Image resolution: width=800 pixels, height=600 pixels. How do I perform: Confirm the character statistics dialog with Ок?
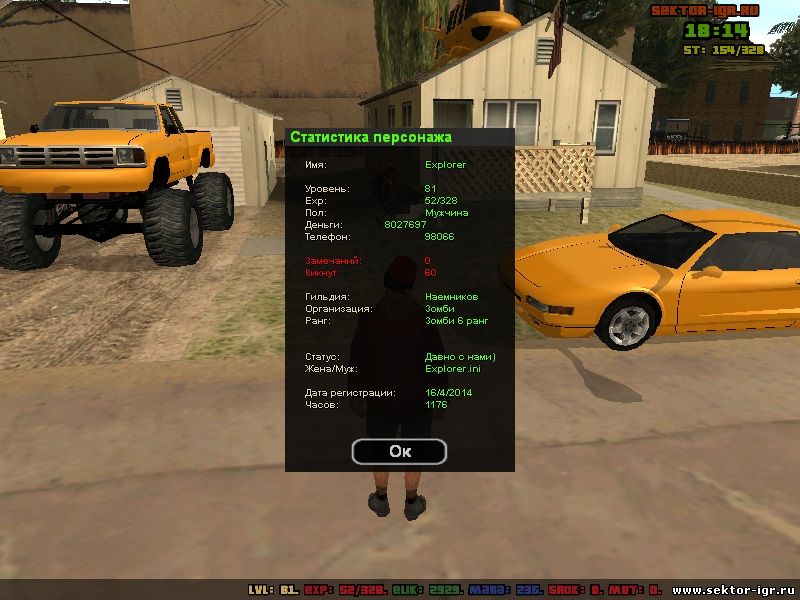point(399,451)
